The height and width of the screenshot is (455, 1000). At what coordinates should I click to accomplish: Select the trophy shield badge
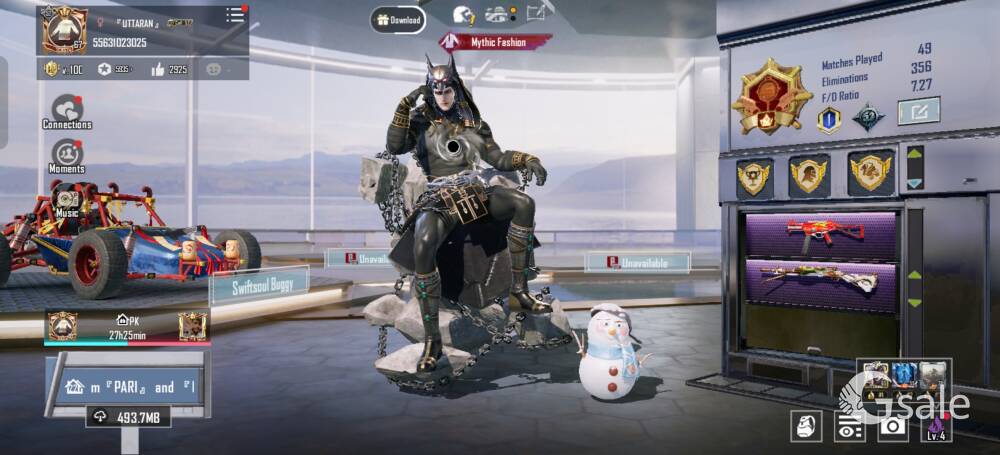point(755,177)
